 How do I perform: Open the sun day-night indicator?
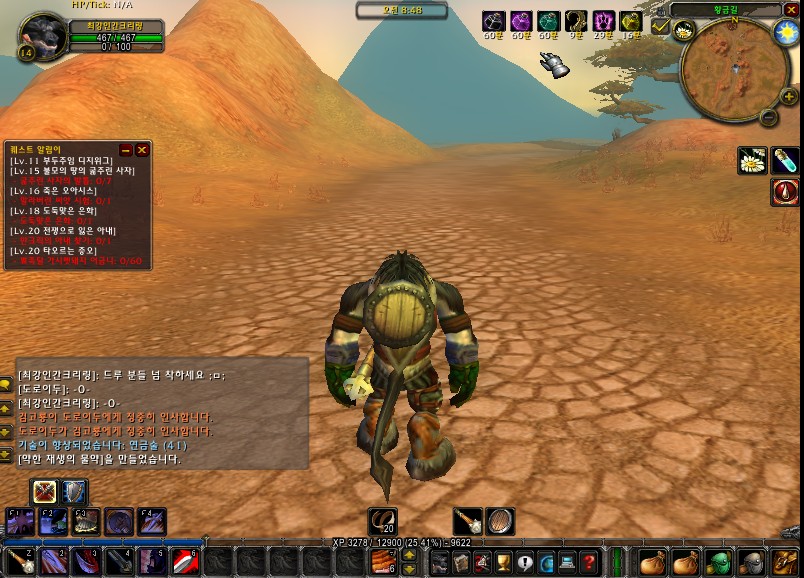coord(787,32)
